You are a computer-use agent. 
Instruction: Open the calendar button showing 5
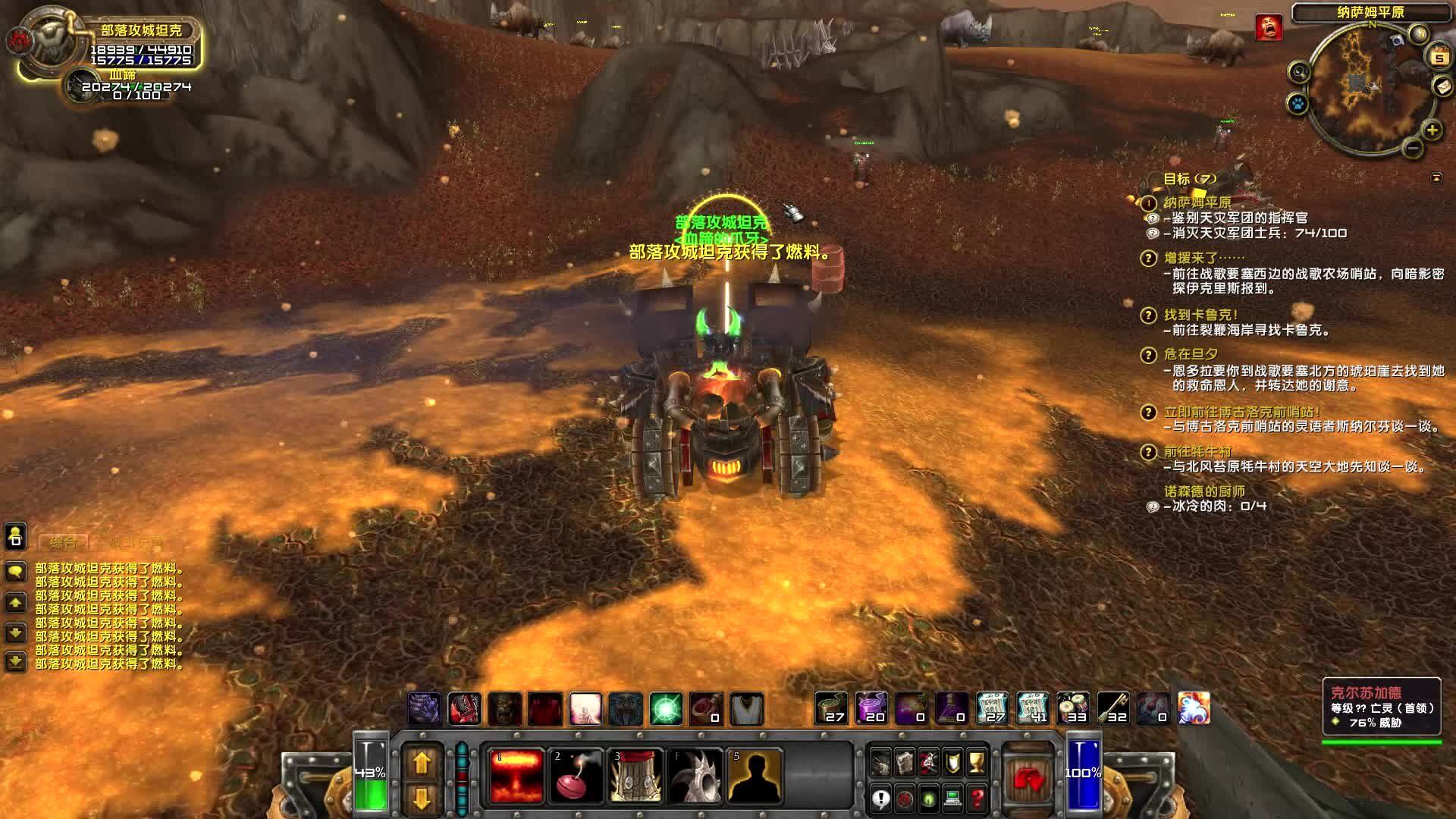1439,57
